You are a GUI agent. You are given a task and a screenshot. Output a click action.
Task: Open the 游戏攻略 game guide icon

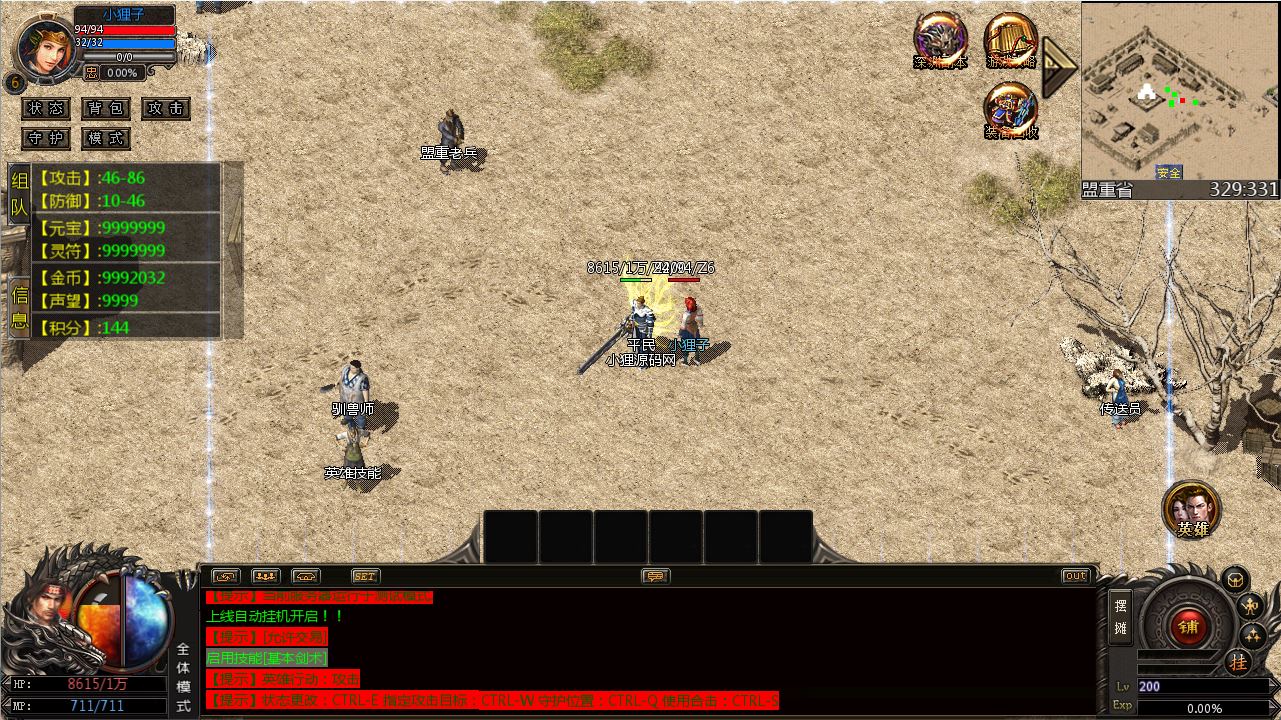tap(1010, 41)
